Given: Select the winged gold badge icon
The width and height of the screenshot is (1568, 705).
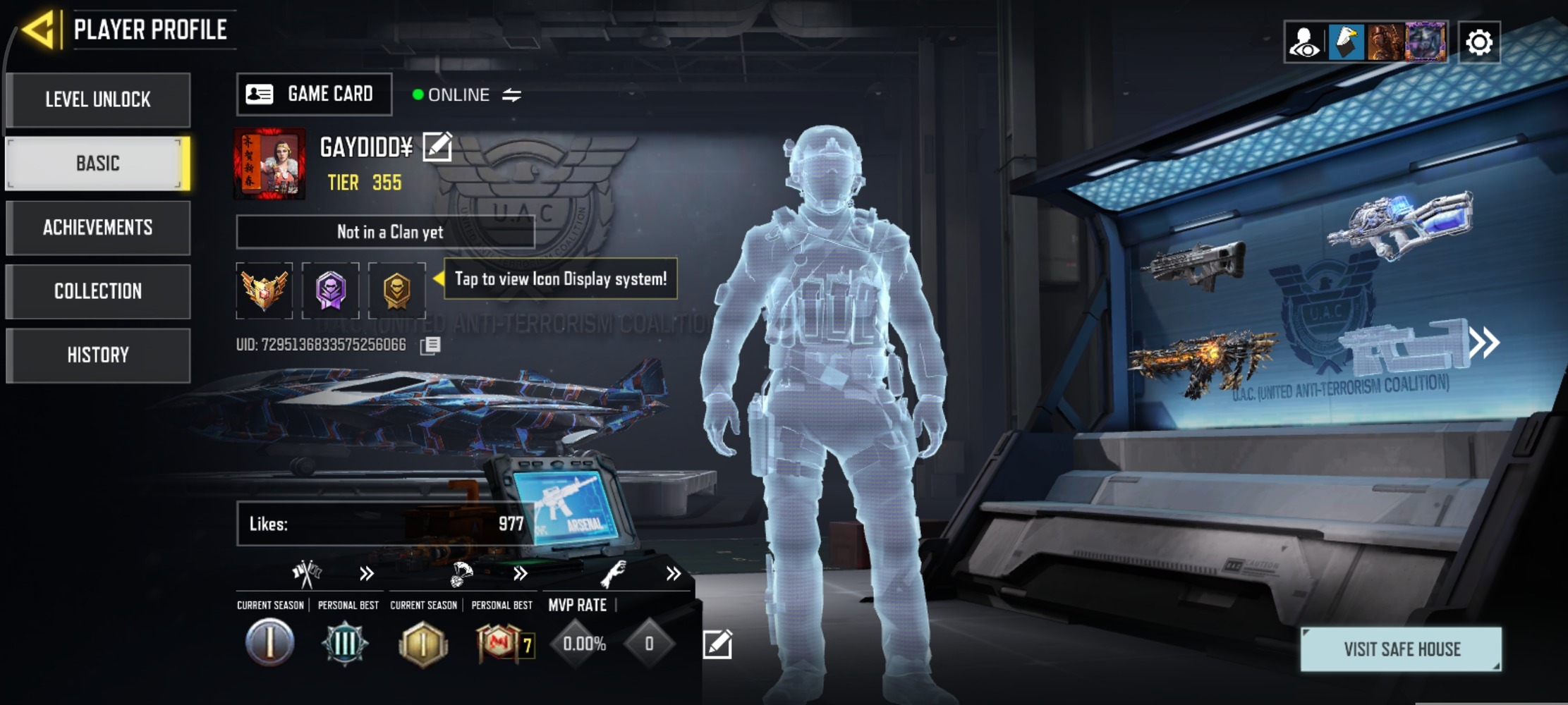Looking at the screenshot, I should [x=264, y=290].
